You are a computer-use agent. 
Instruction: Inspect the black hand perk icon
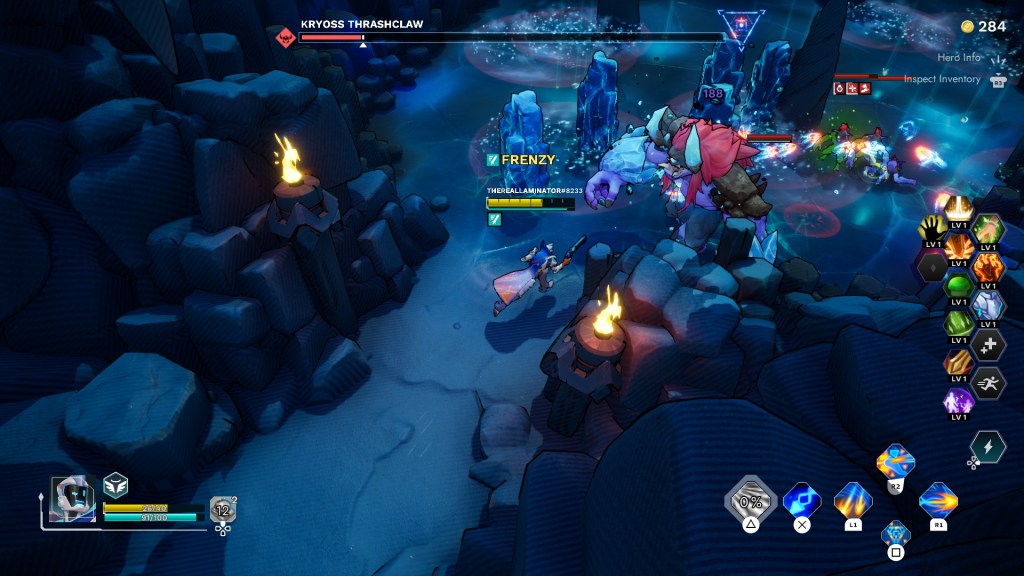(931, 230)
